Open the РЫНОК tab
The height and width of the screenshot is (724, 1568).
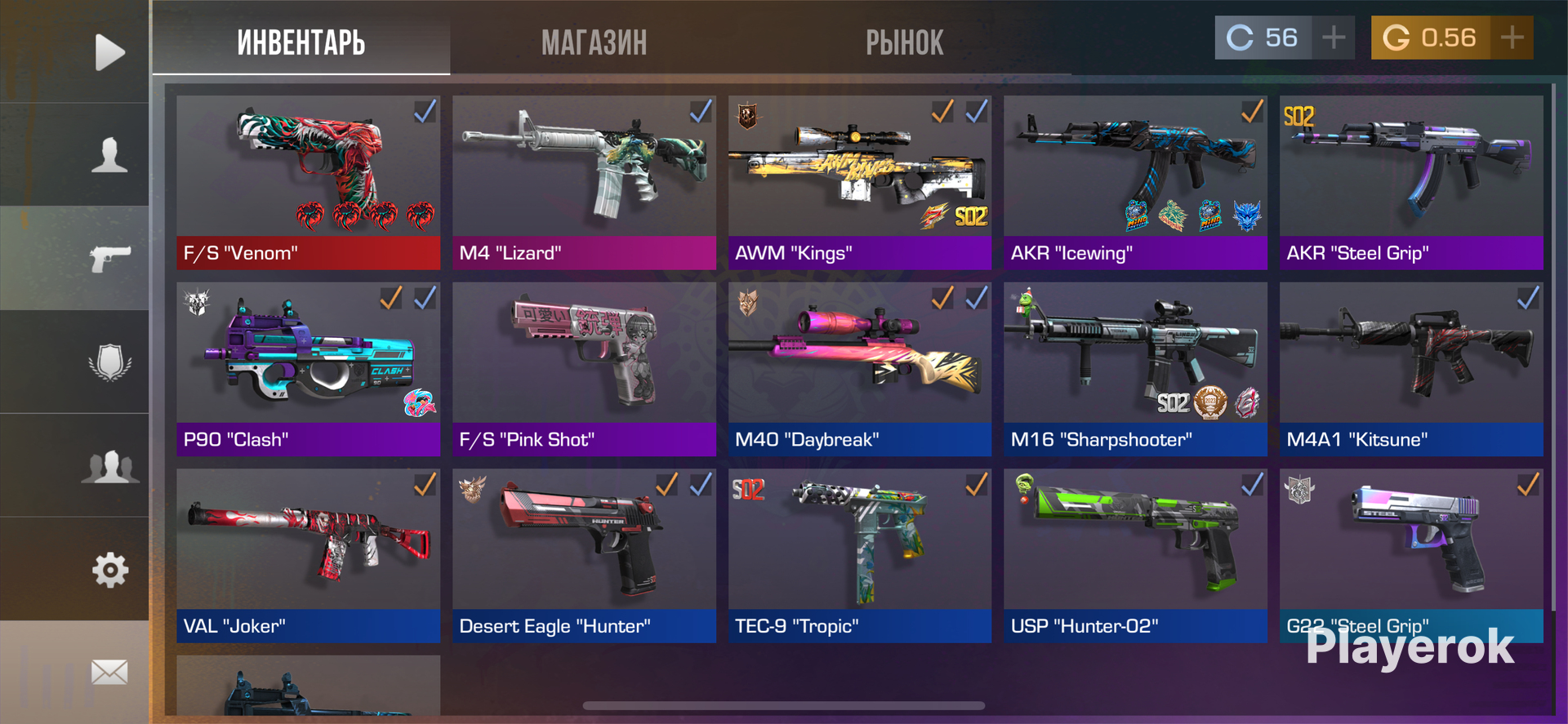click(904, 42)
